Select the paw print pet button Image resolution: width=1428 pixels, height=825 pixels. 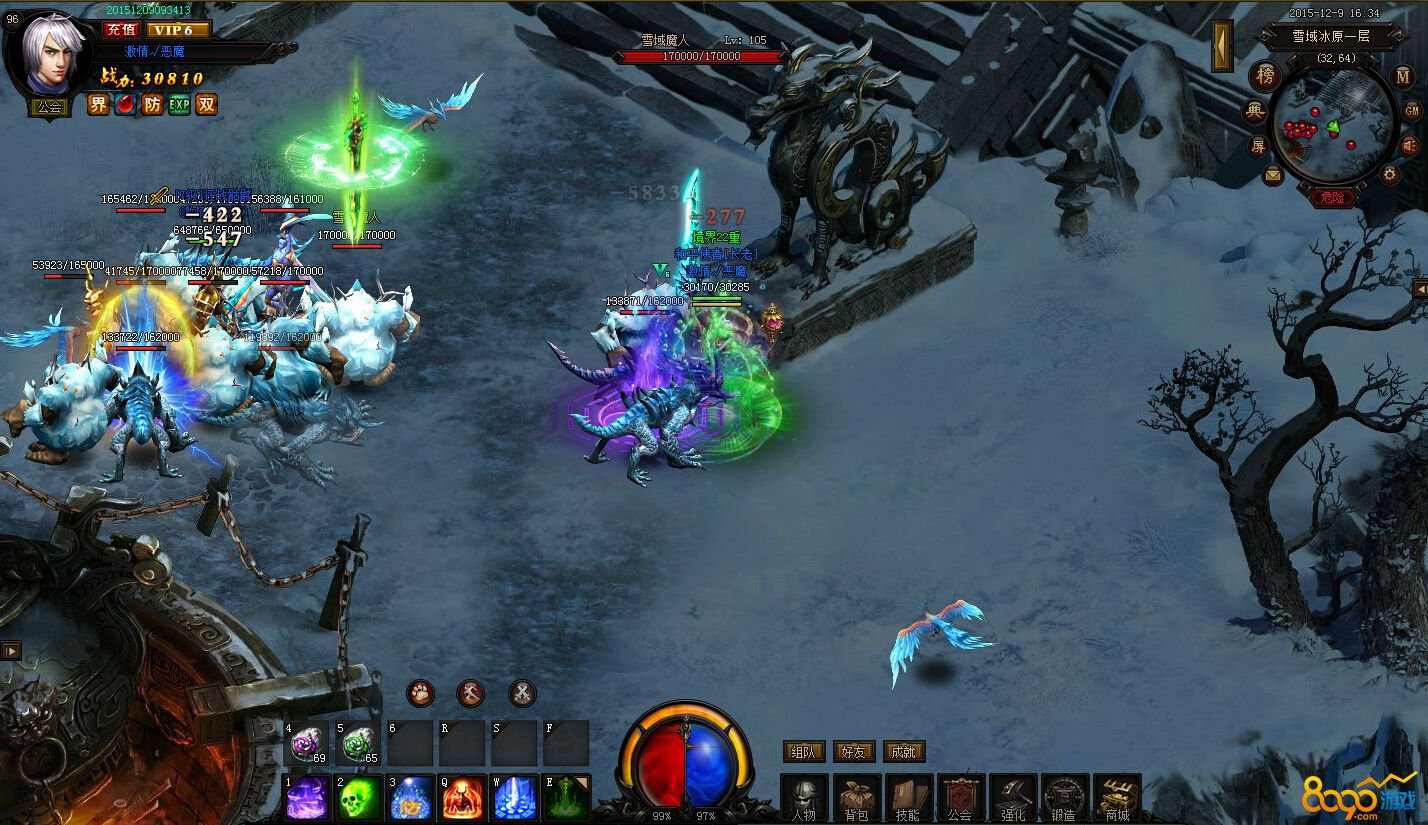pyautogui.click(x=420, y=693)
